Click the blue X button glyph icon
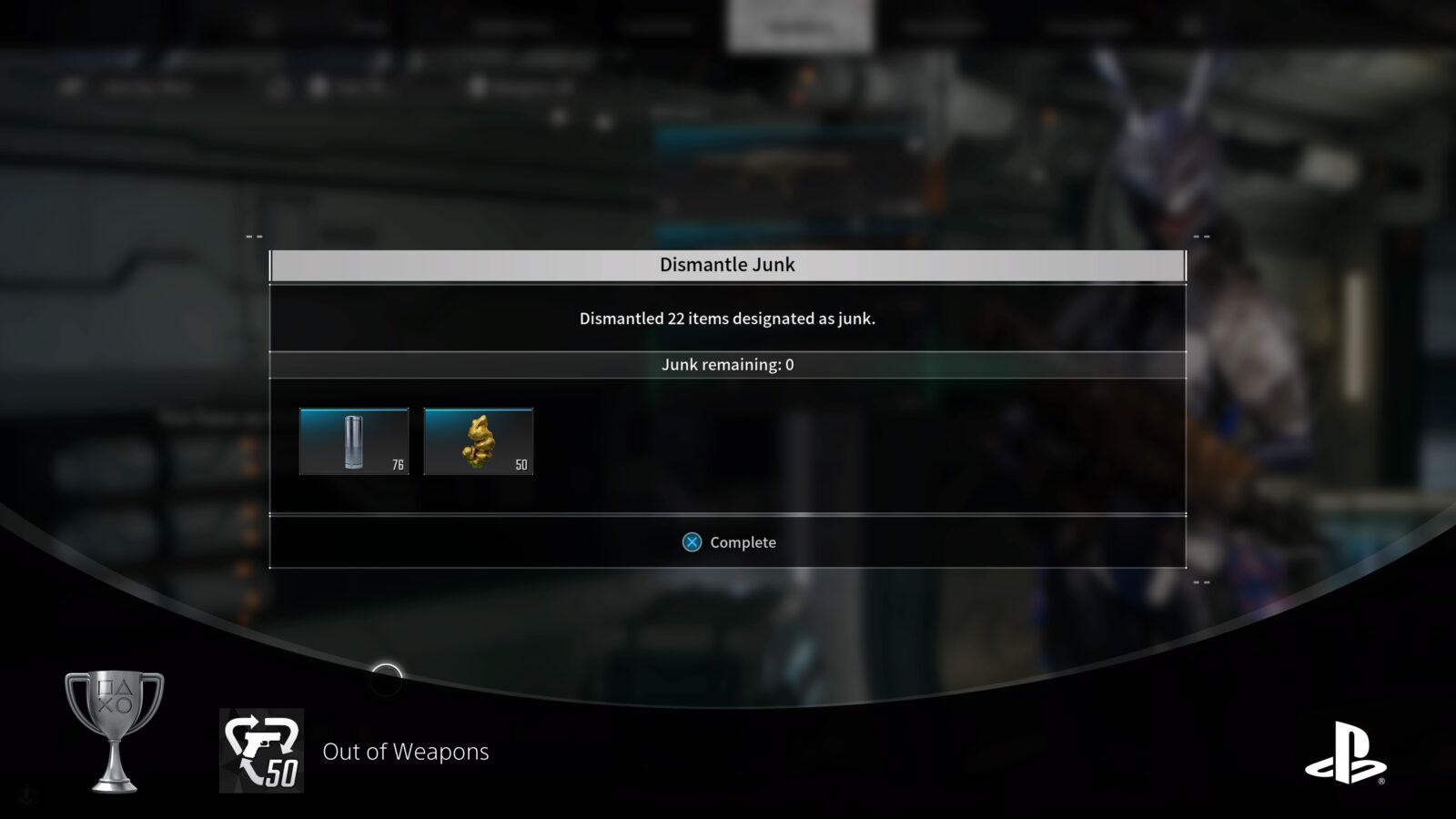 693,541
